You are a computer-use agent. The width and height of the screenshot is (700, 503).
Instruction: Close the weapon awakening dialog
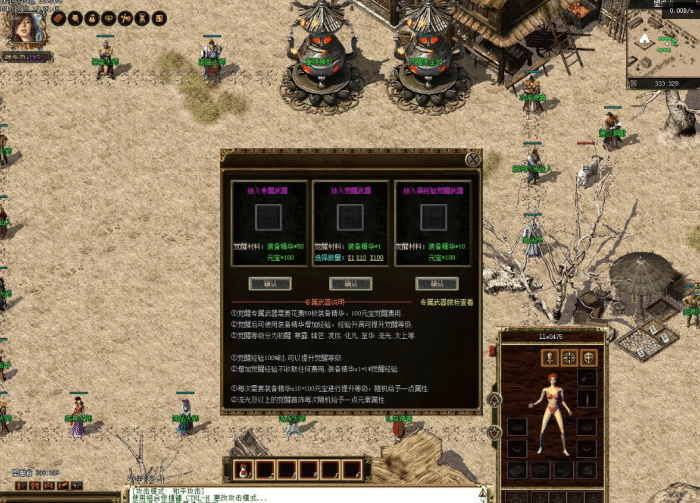coord(472,159)
